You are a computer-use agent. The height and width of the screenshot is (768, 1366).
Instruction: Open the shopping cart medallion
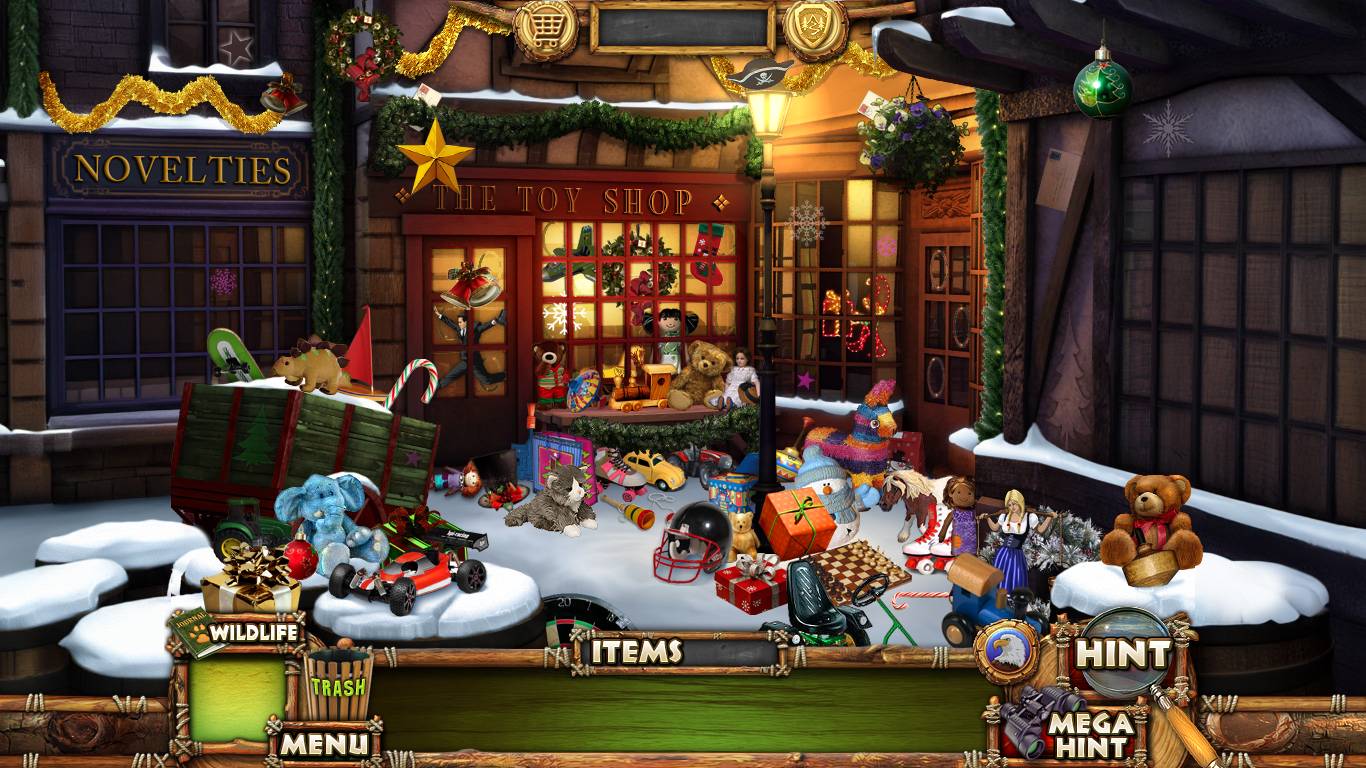coord(546,29)
